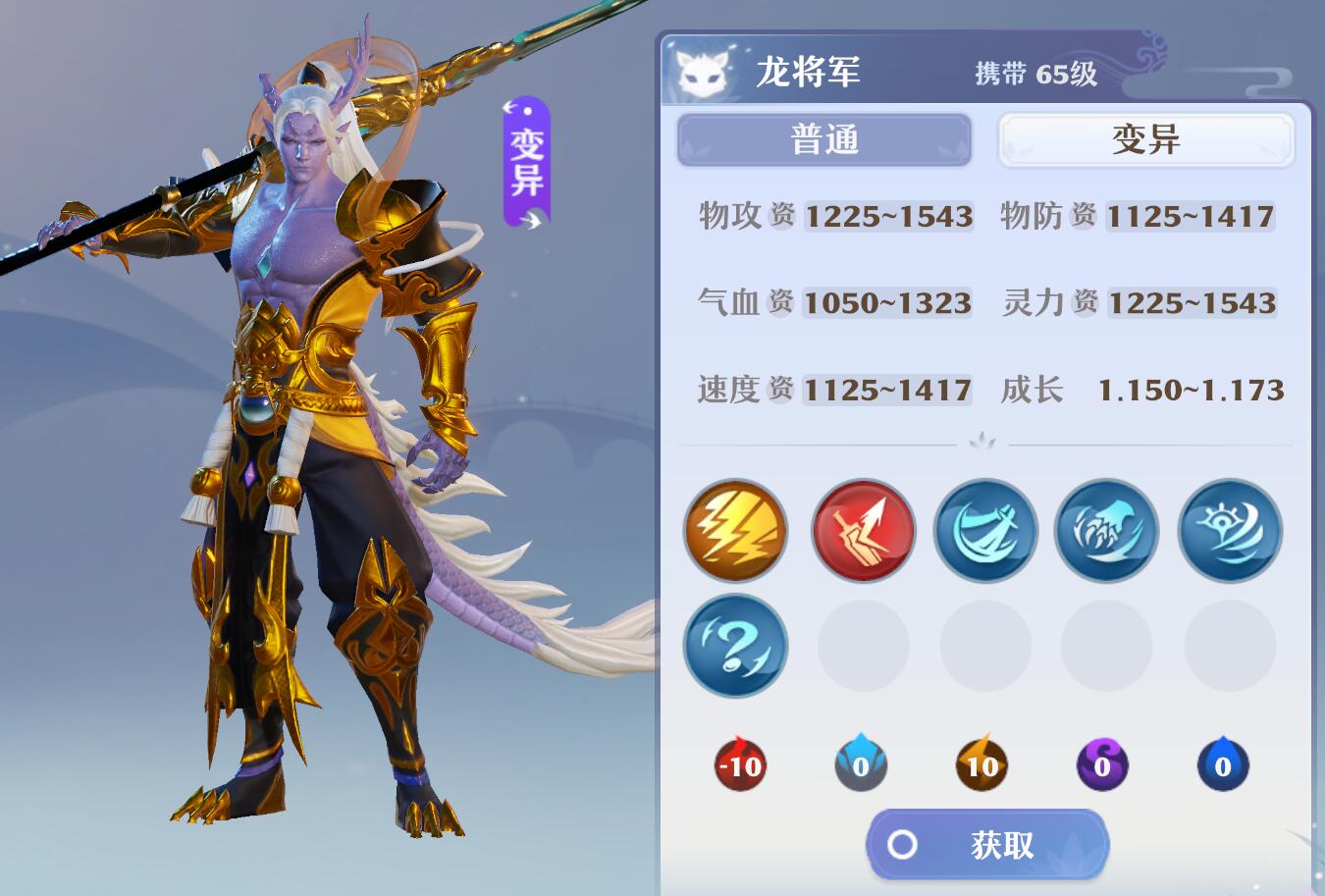The width and height of the screenshot is (1325, 896).
Task: Select the dark blue droplet gem icon
Action: [x=1223, y=767]
